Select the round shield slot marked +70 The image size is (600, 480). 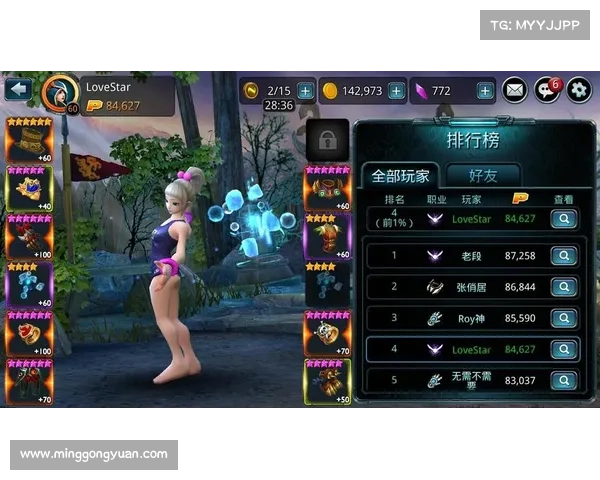tap(327, 333)
